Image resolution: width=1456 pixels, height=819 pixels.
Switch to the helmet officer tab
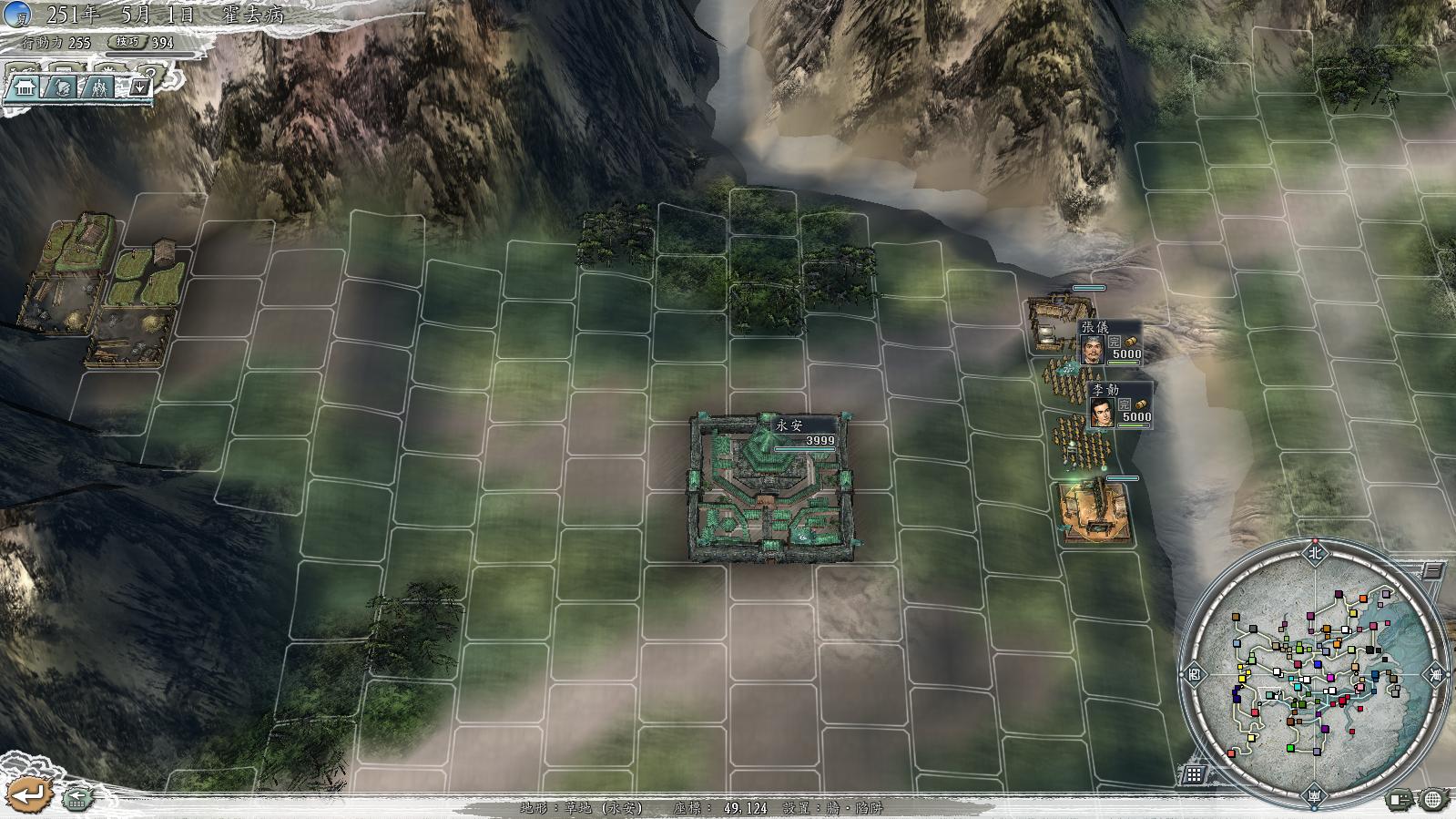pyautogui.click(x=62, y=87)
